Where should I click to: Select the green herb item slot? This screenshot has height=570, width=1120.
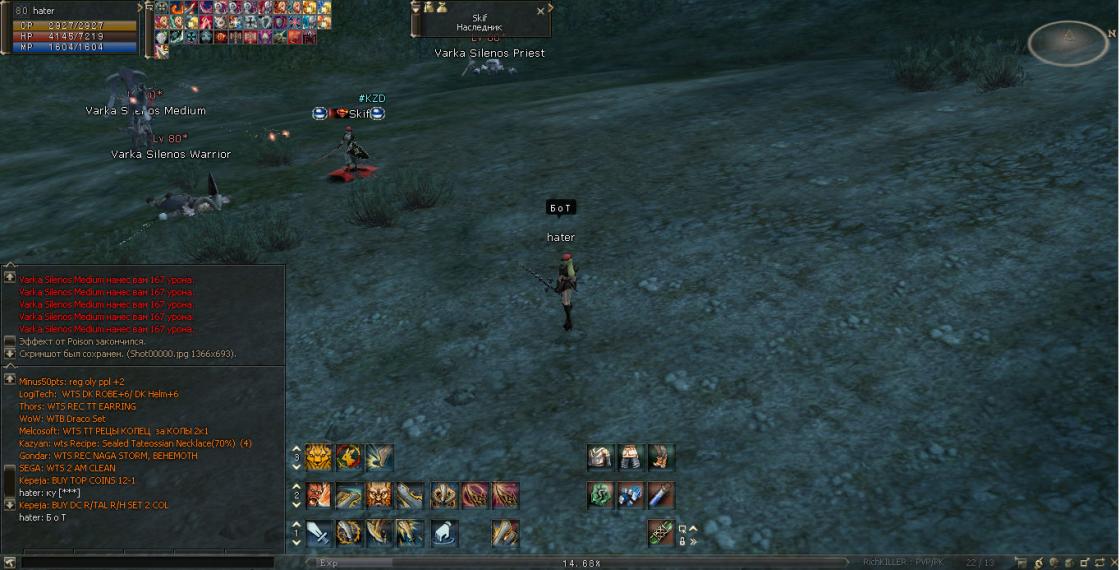[x=600, y=495]
